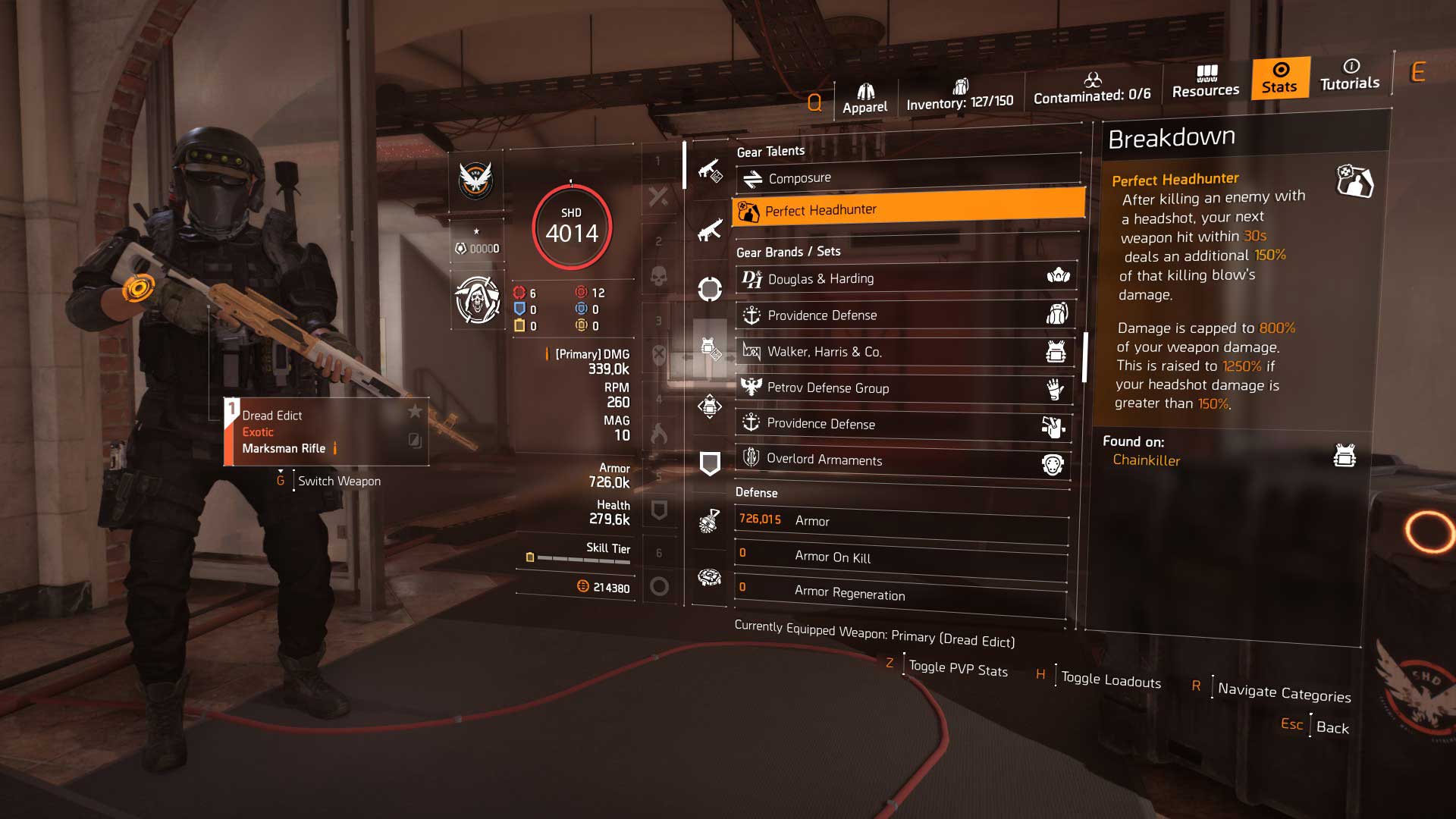This screenshot has width=1456, height=819.
Task: Select the body armor gear slot icon
Action: point(708,347)
